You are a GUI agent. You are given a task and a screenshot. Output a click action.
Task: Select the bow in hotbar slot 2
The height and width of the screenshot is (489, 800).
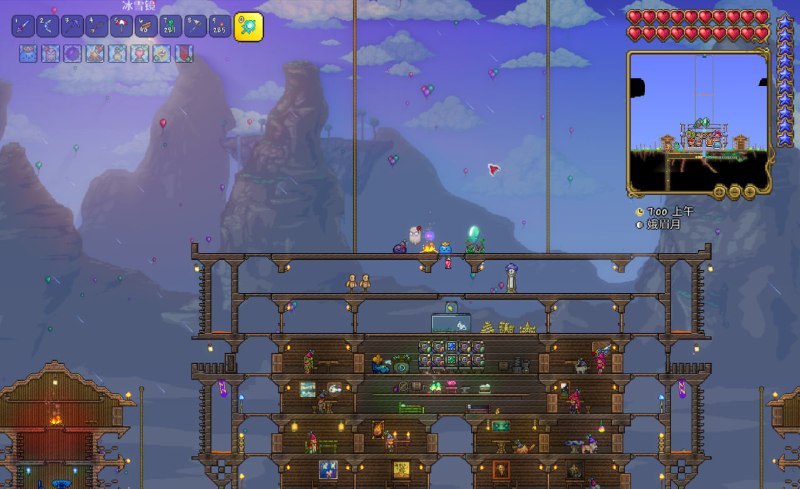click(48, 26)
